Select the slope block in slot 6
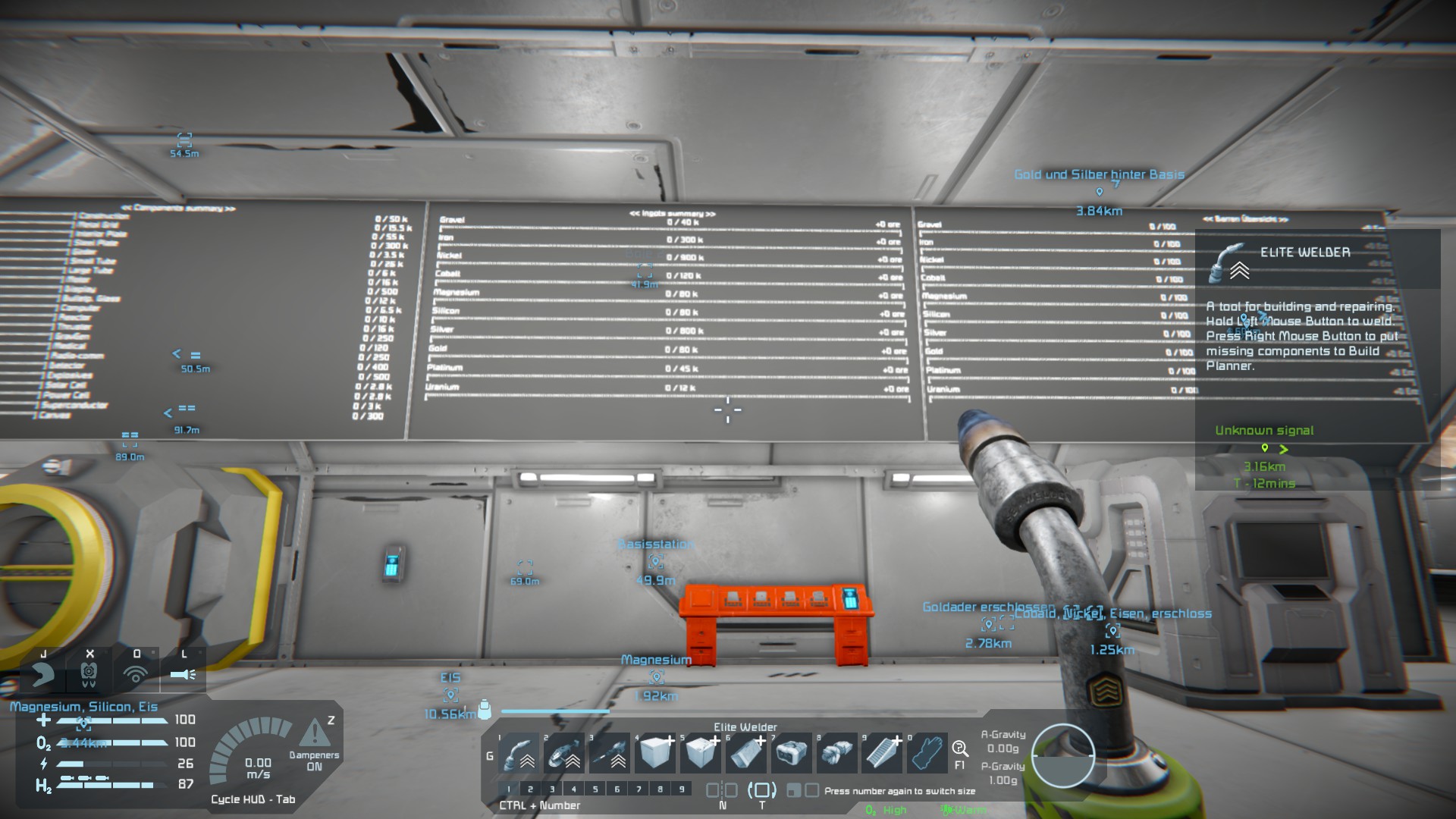This screenshot has width=1456, height=819. (x=747, y=752)
